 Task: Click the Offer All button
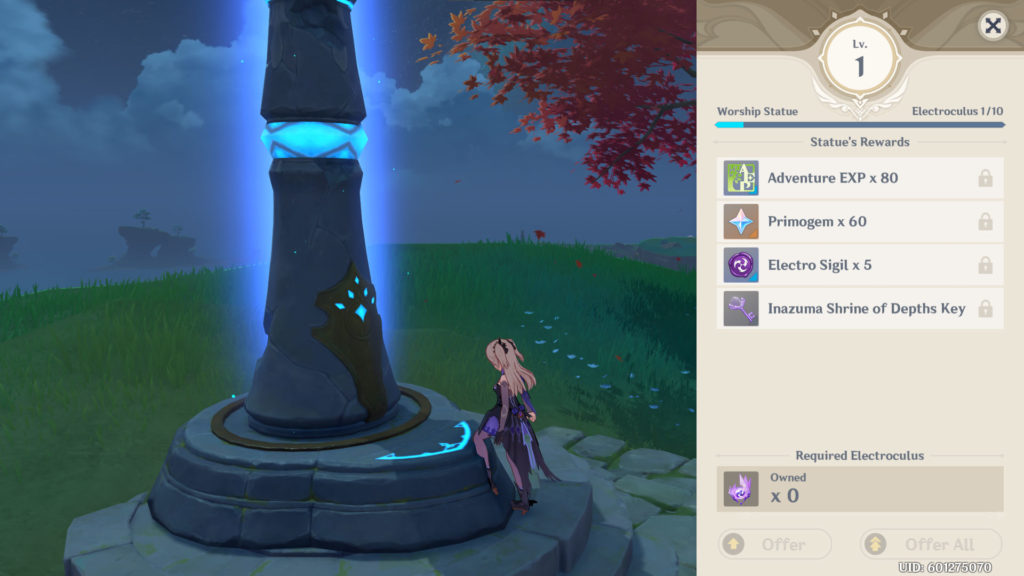[x=931, y=545]
